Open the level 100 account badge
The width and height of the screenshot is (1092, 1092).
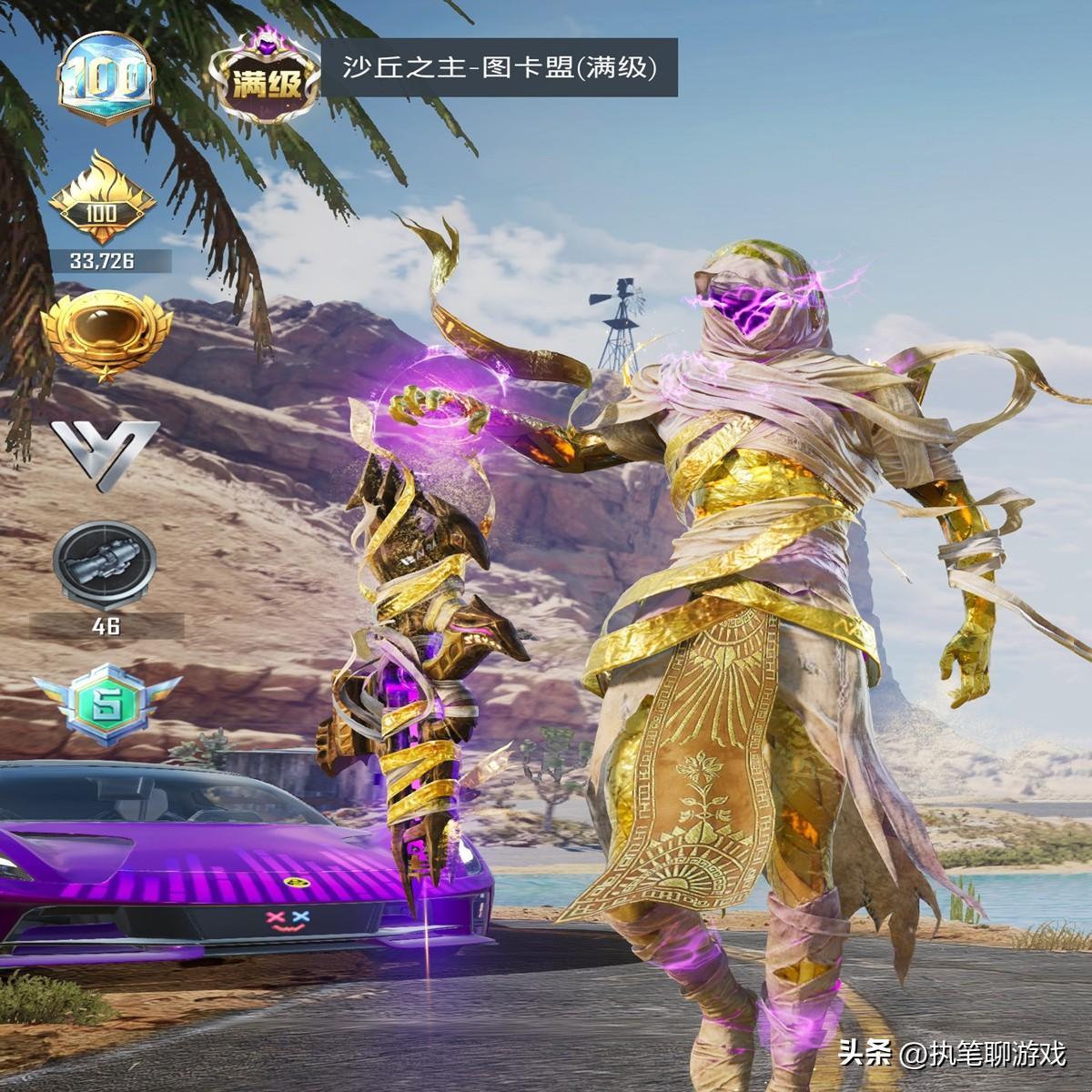[106, 80]
